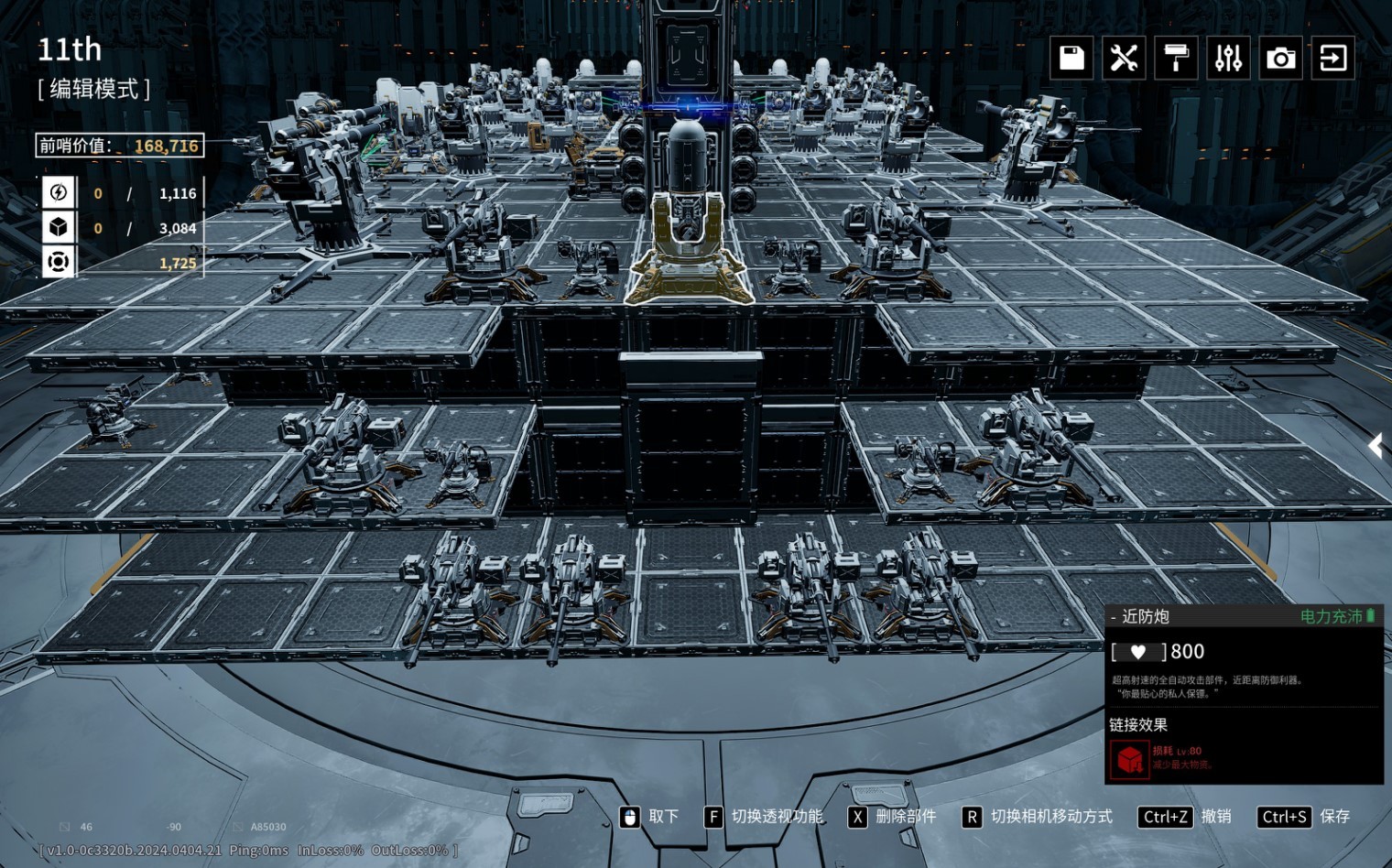Expand the side panel with the white arrow
Image resolution: width=1392 pixels, height=868 pixels.
point(1376,446)
